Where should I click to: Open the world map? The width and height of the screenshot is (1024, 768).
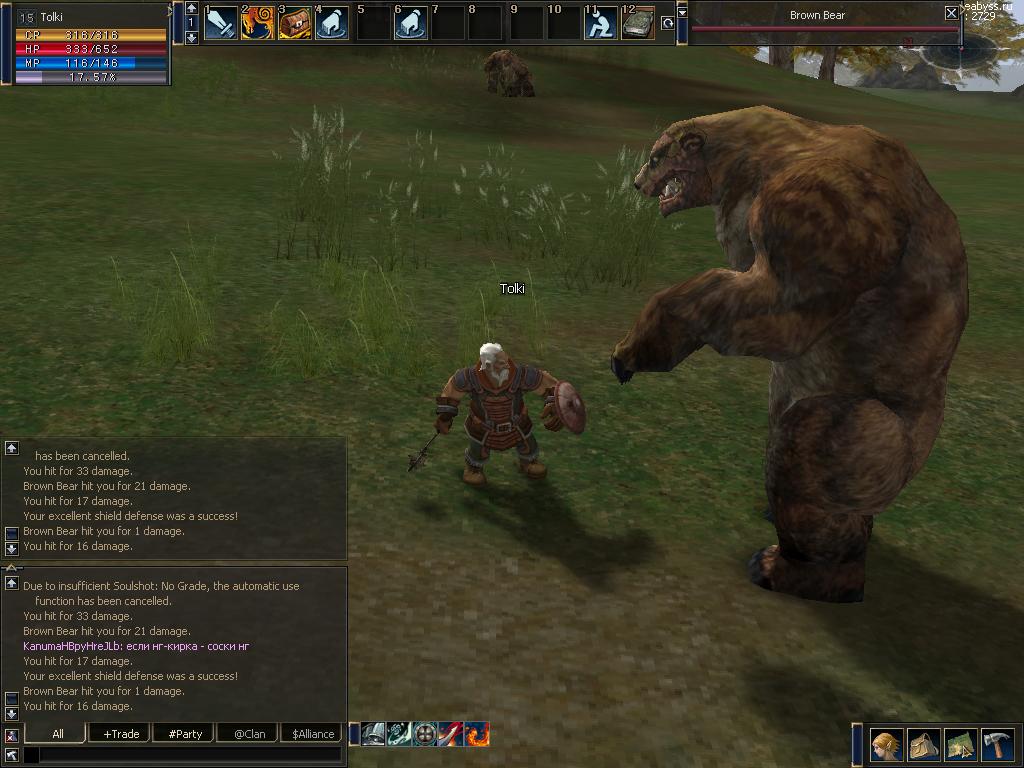click(961, 744)
